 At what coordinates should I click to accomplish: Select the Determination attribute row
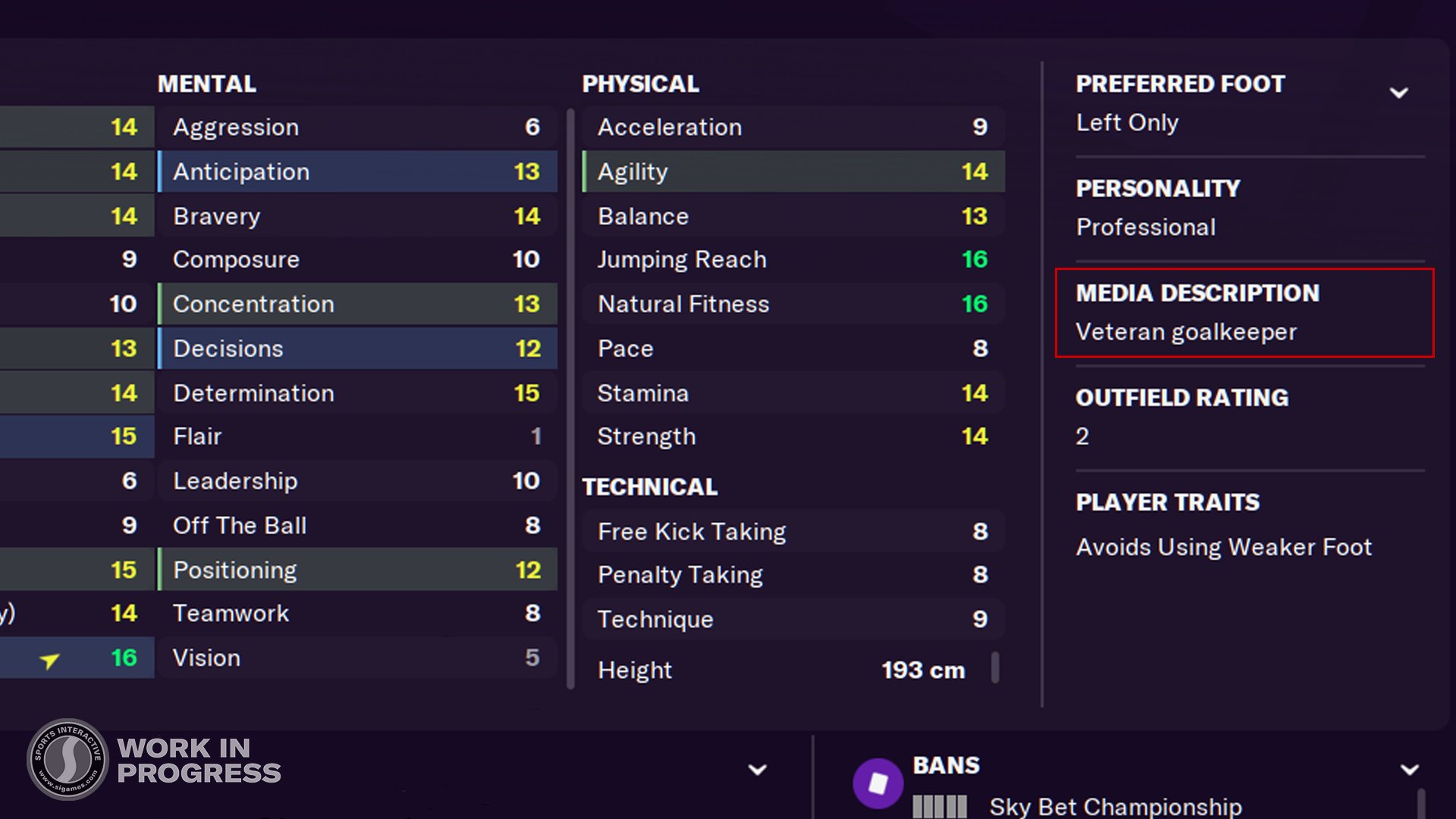point(357,393)
